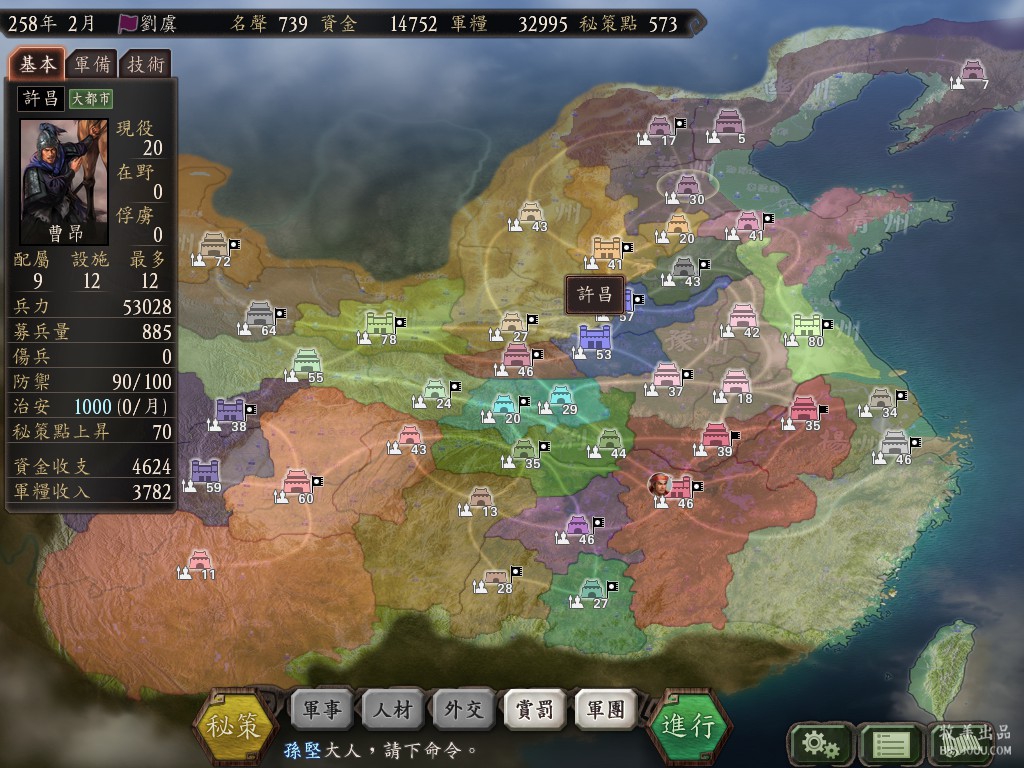Open the 秘策 secret plan menu

click(x=234, y=723)
